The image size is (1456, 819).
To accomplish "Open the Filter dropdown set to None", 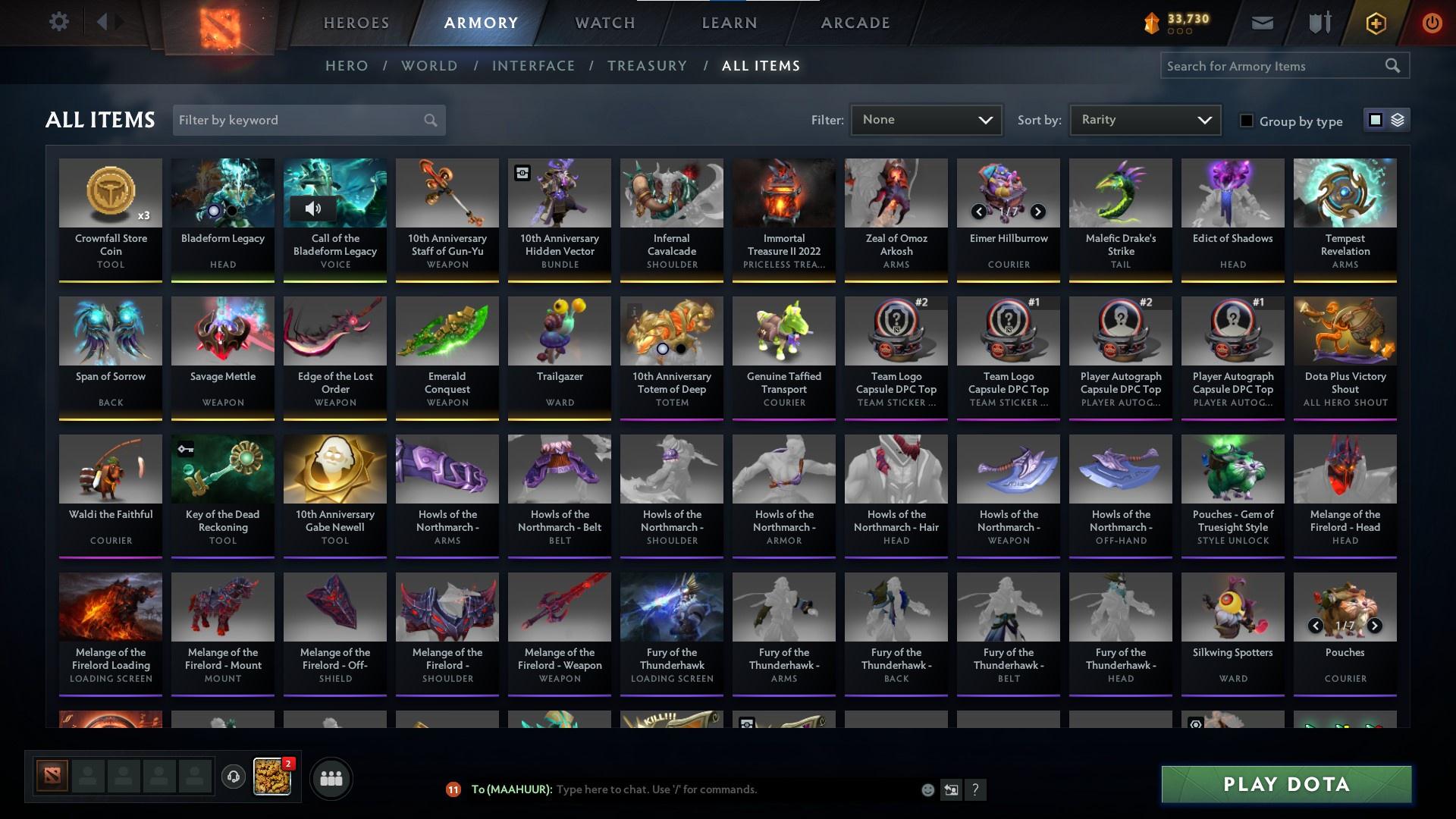I will coord(925,119).
